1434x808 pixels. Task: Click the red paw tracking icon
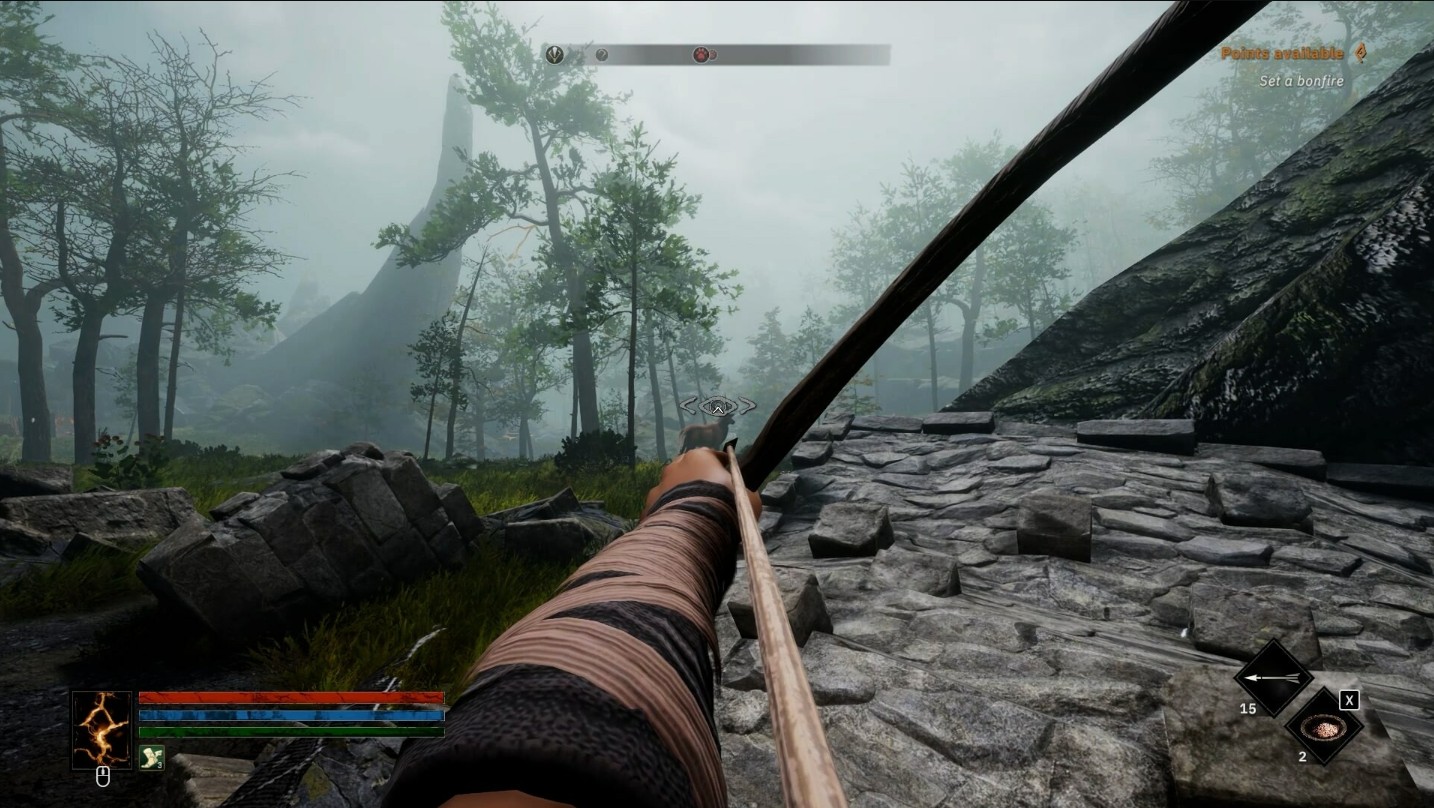(701, 54)
